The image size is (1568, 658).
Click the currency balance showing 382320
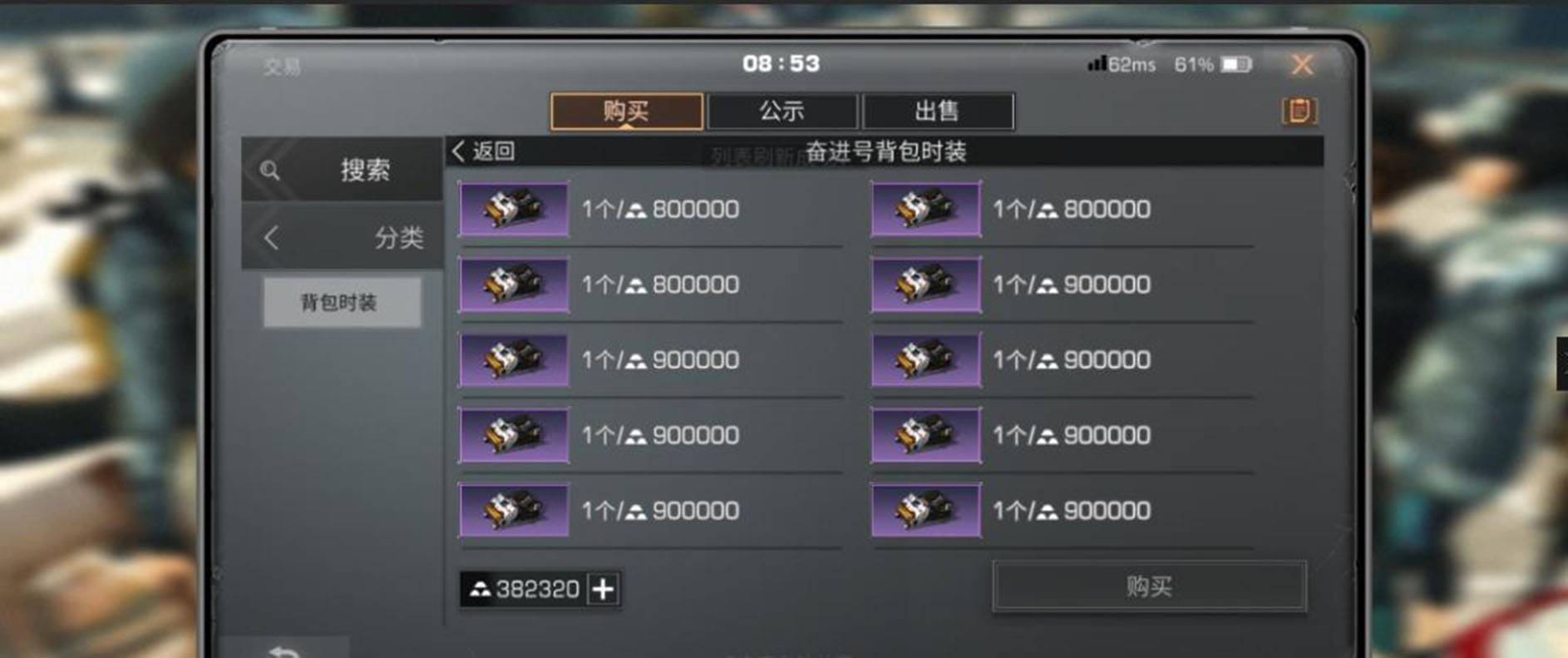click(x=535, y=589)
